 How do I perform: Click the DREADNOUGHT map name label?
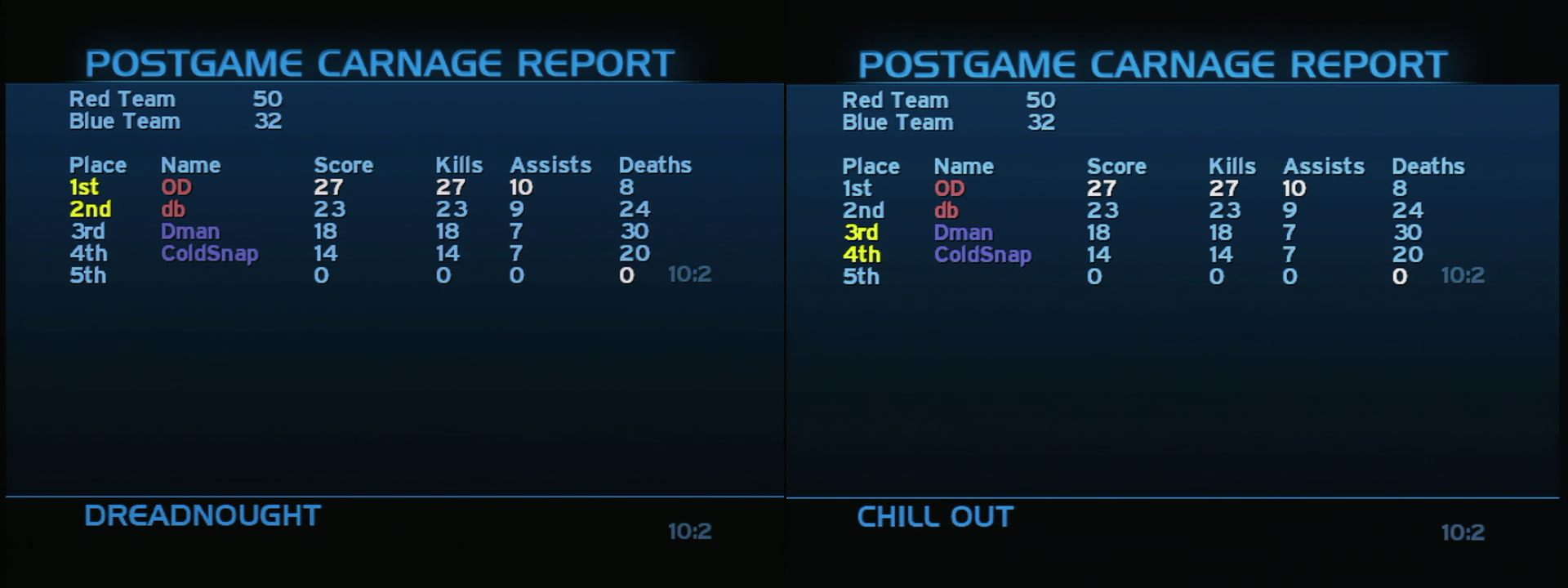coord(201,515)
